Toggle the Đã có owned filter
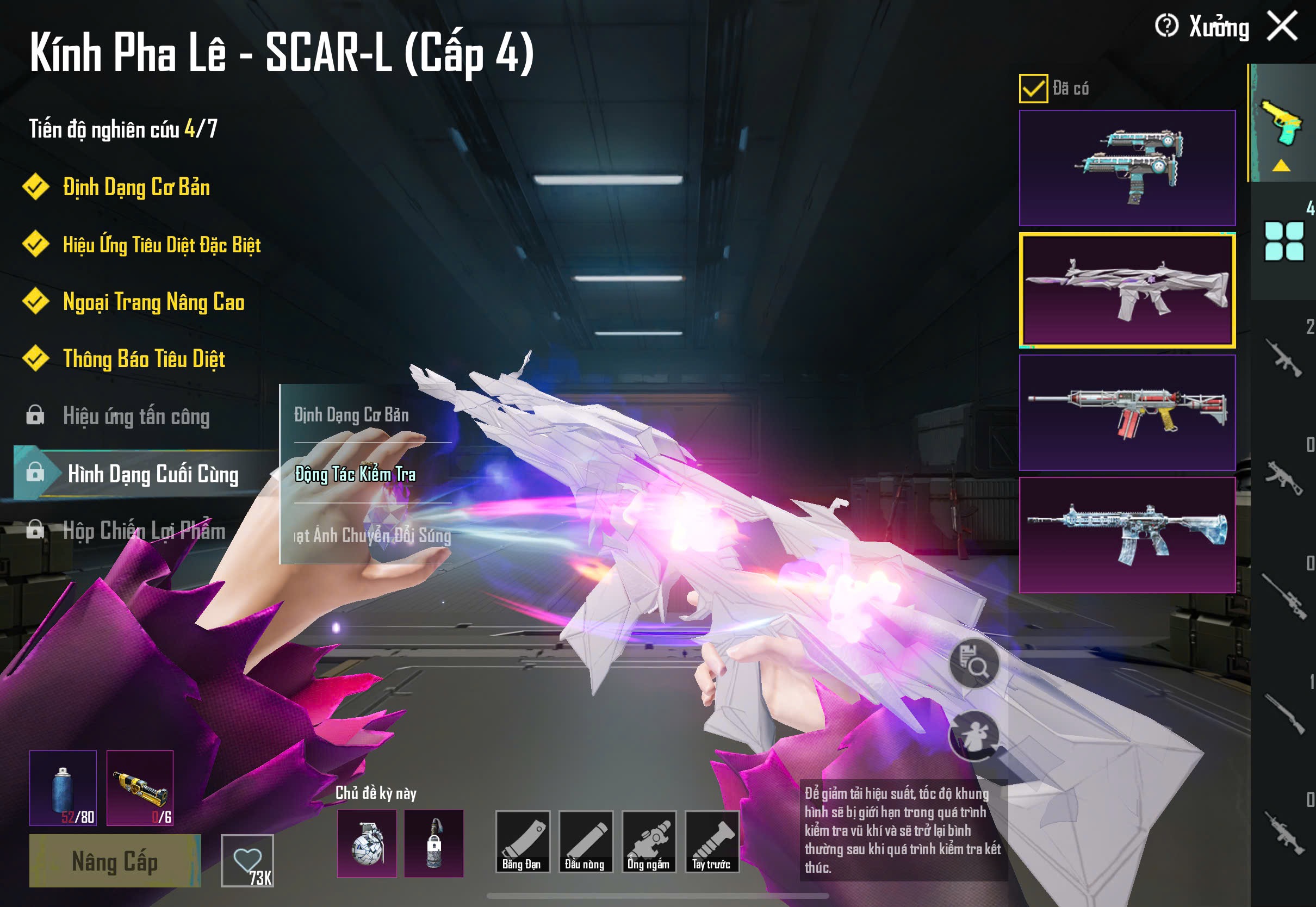The height and width of the screenshot is (907, 1316). click(x=1033, y=89)
